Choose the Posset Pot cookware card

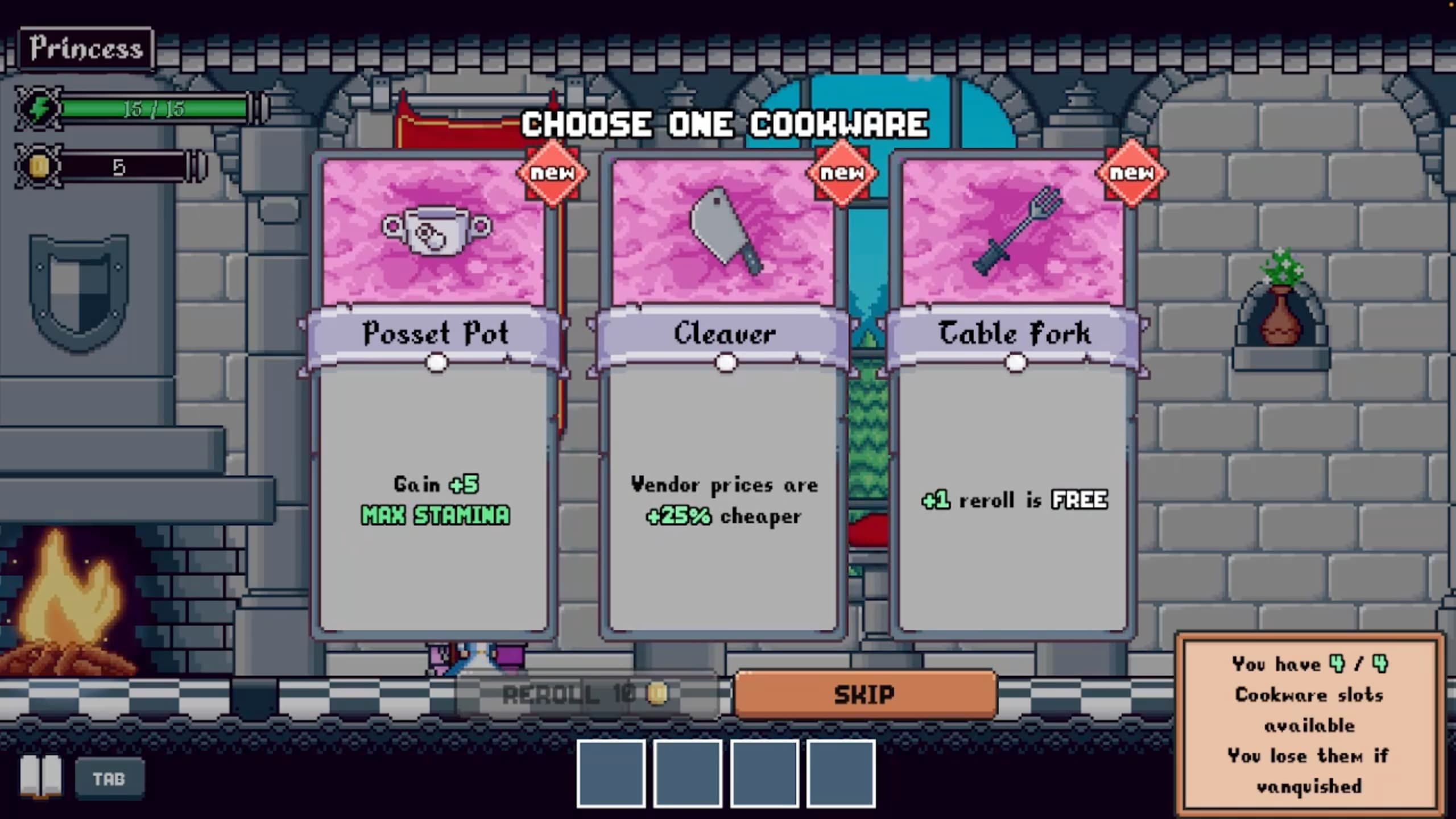coord(435,398)
